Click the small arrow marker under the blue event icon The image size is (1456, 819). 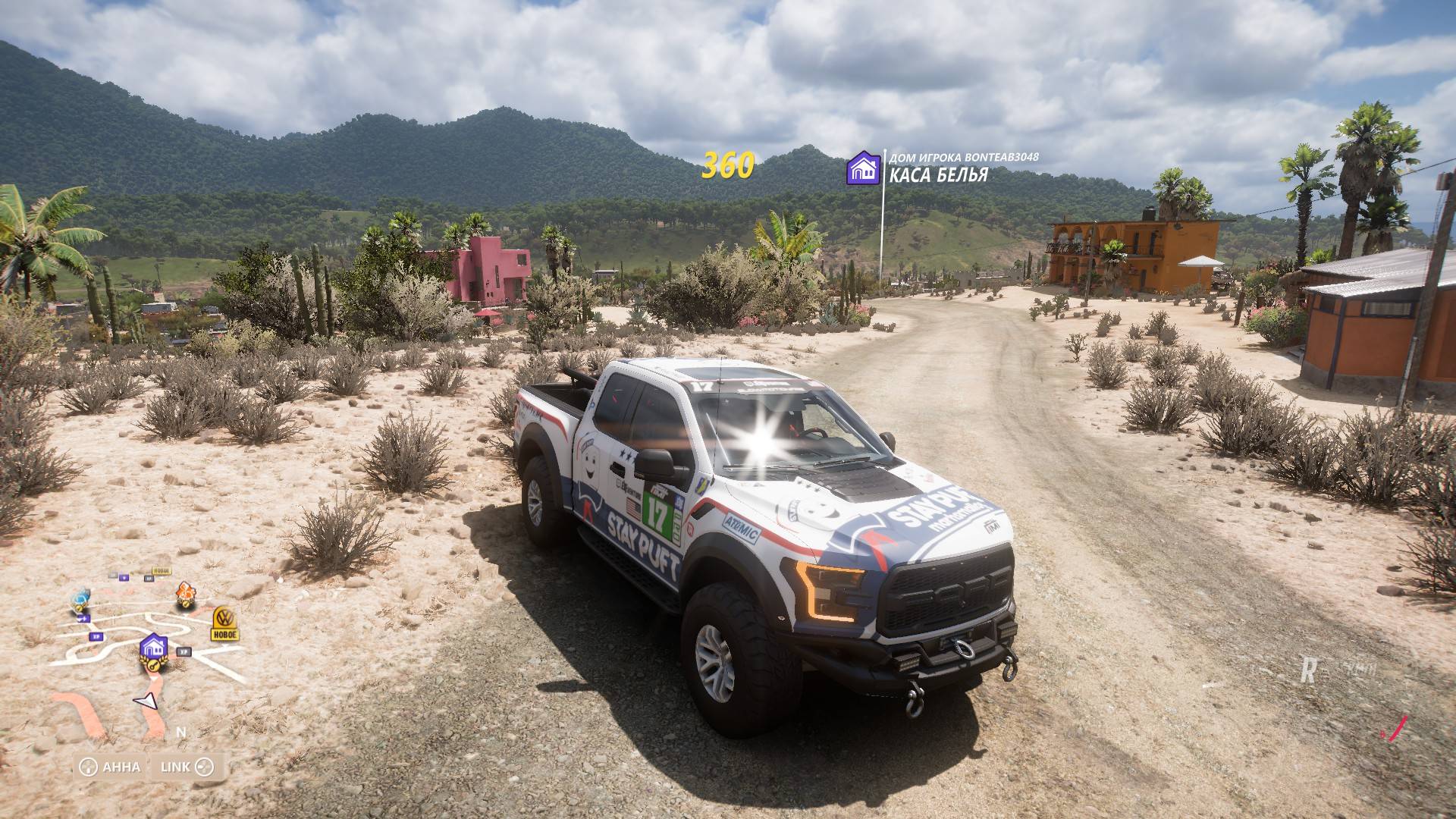(x=83, y=618)
